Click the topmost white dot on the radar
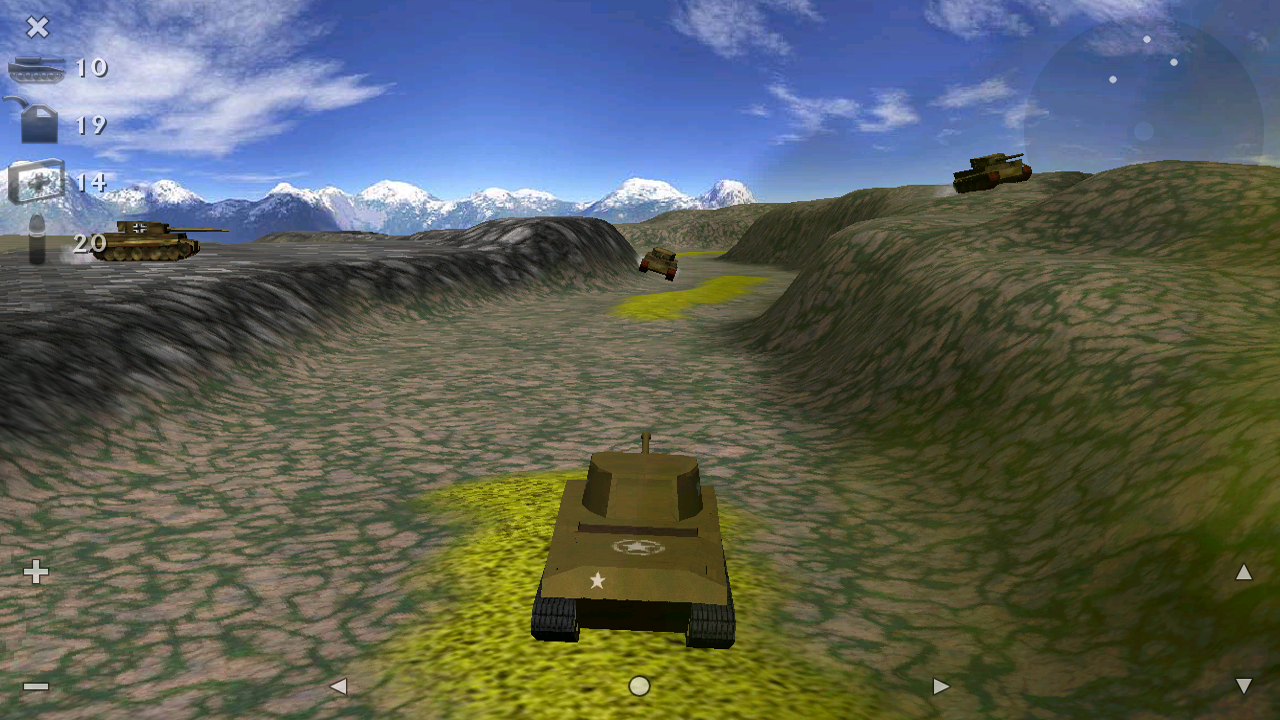The image size is (1280, 720). point(1147,39)
